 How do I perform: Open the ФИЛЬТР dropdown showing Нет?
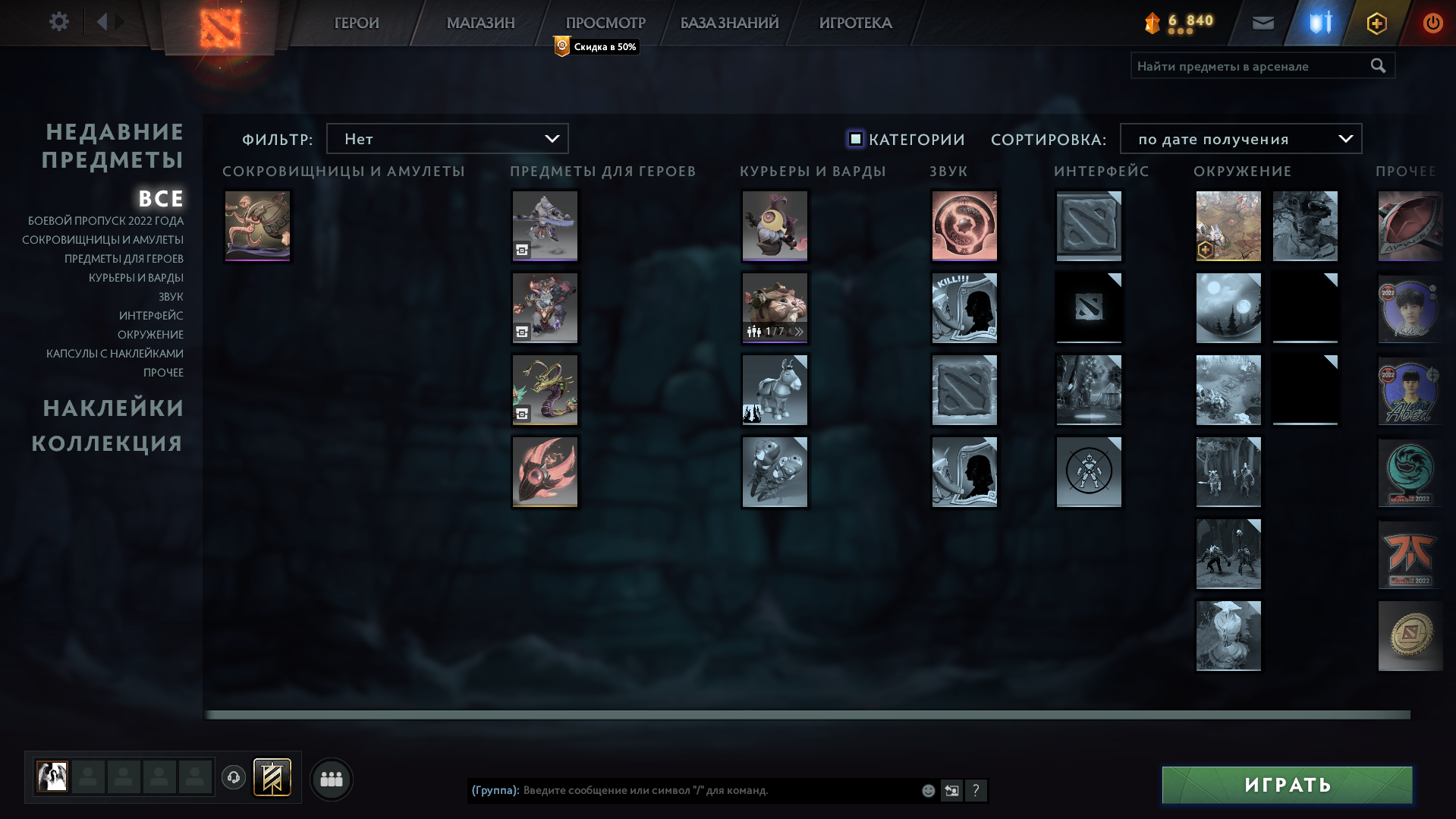(x=447, y=139)
